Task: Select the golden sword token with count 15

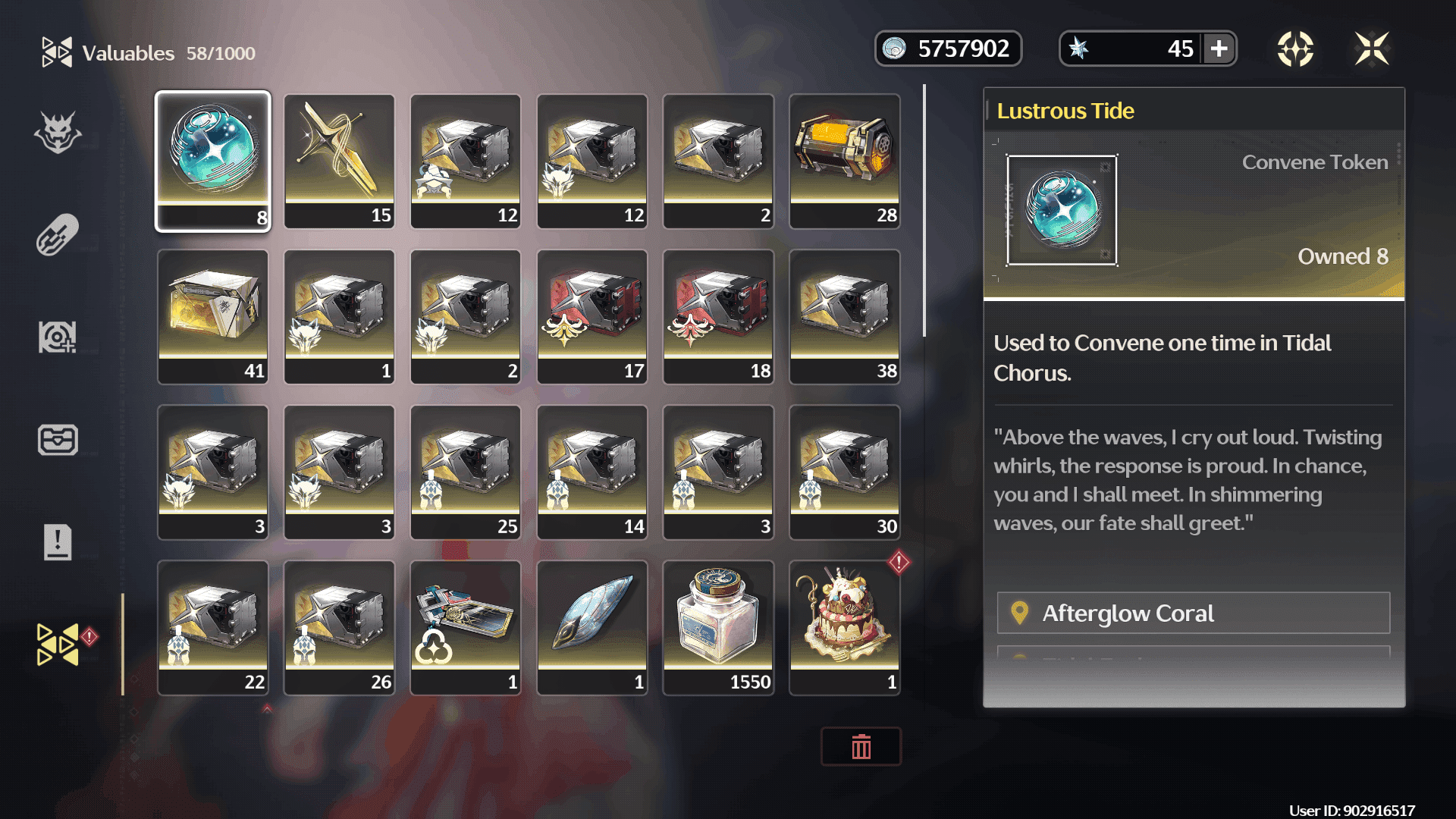Action: click(x=339, y=161)
